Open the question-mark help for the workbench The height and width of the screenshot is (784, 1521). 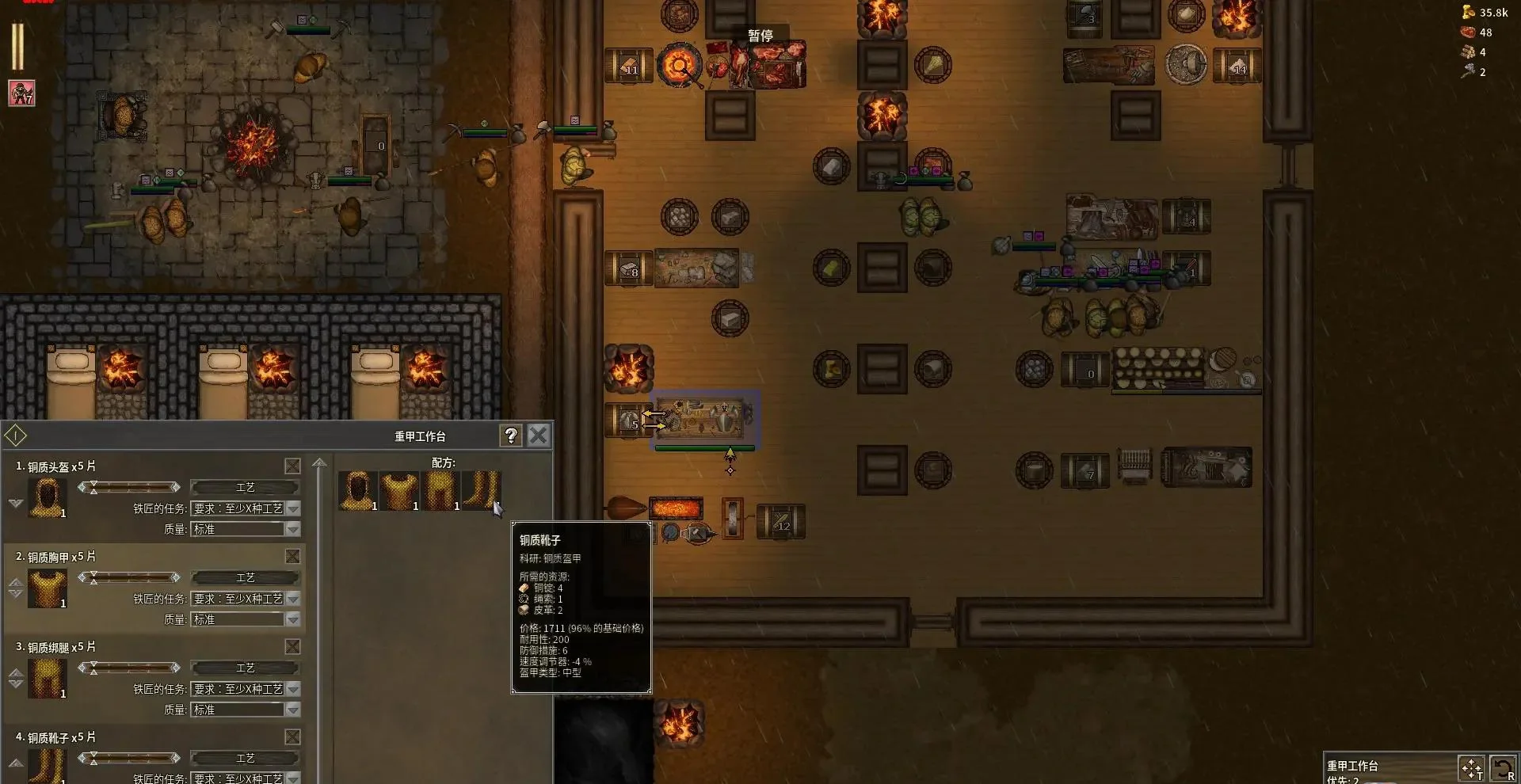click(x=511, y=436)
